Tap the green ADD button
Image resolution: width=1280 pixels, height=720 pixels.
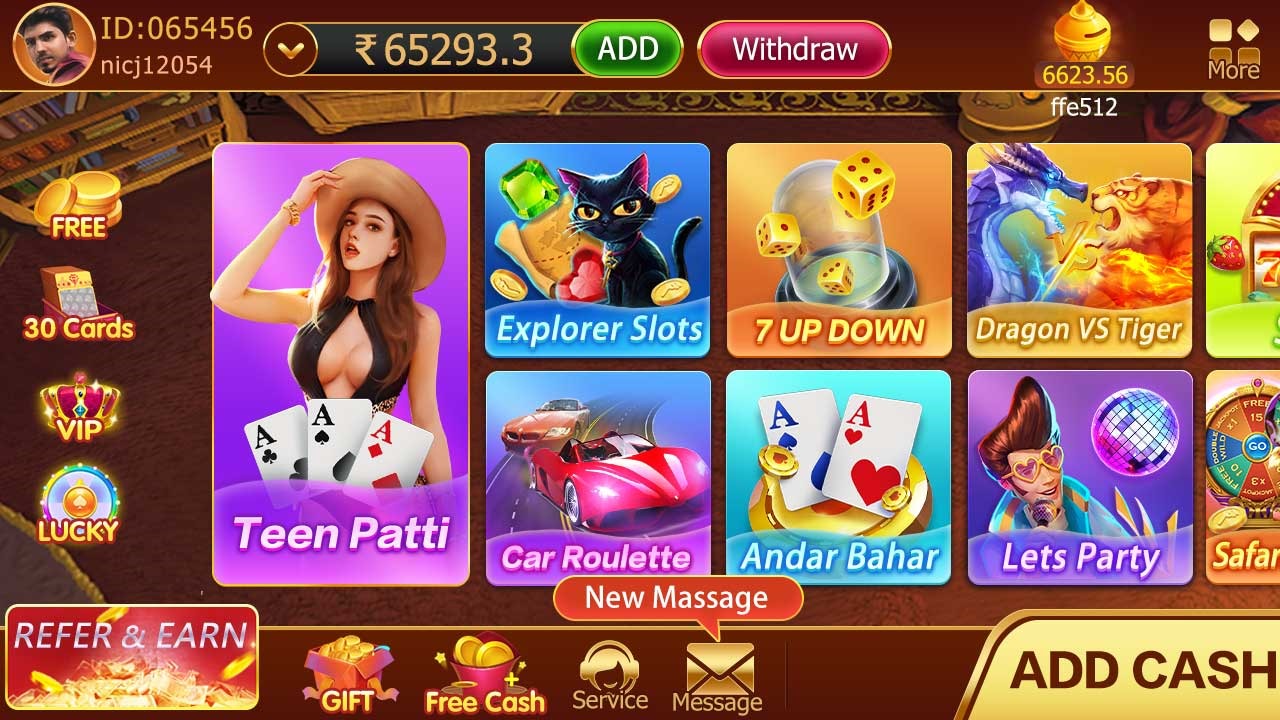[x=627, y=49]
